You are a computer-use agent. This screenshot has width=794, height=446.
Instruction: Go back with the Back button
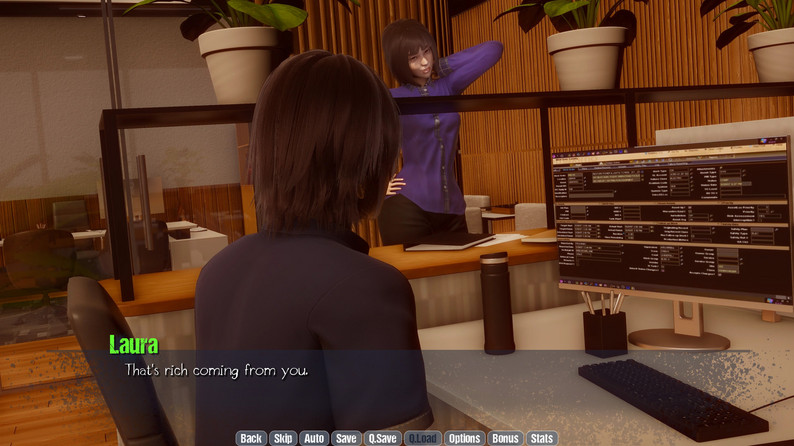point(251,438)
